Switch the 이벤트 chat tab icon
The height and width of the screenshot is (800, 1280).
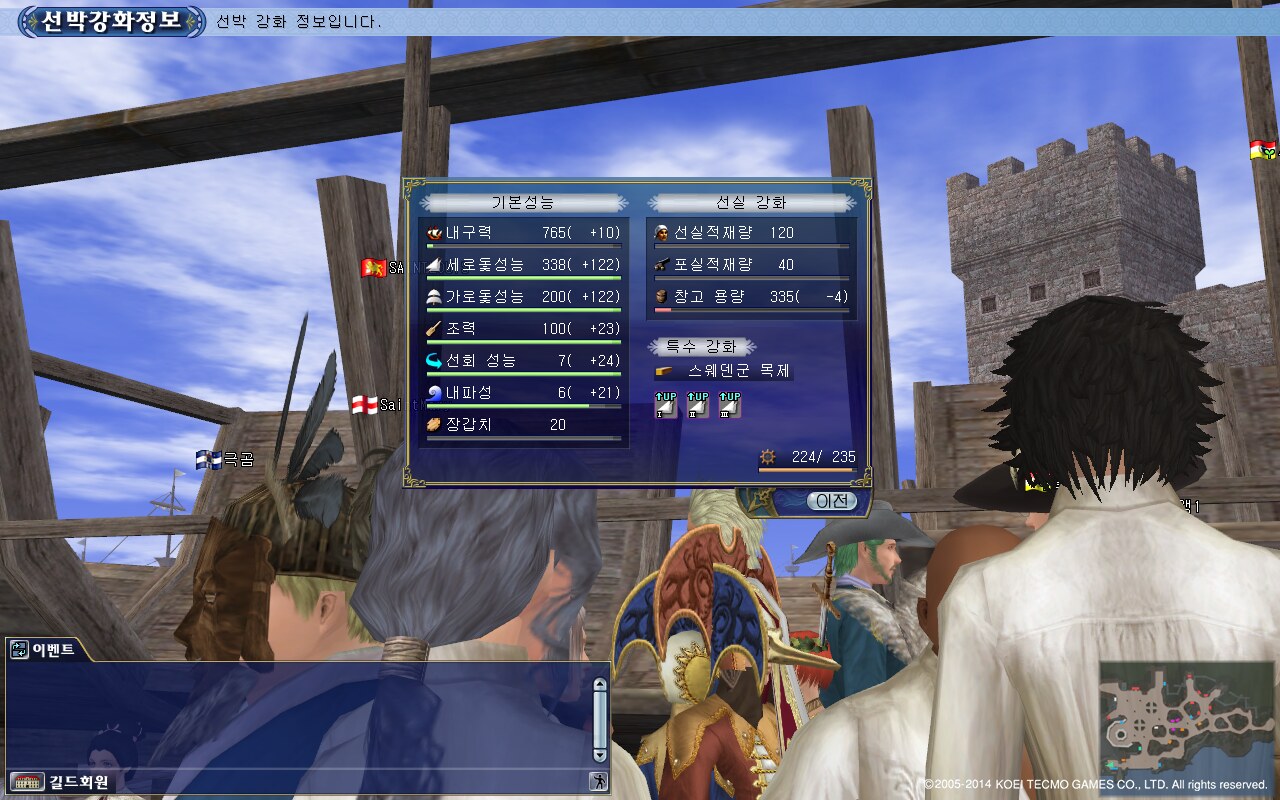point(19,650)
